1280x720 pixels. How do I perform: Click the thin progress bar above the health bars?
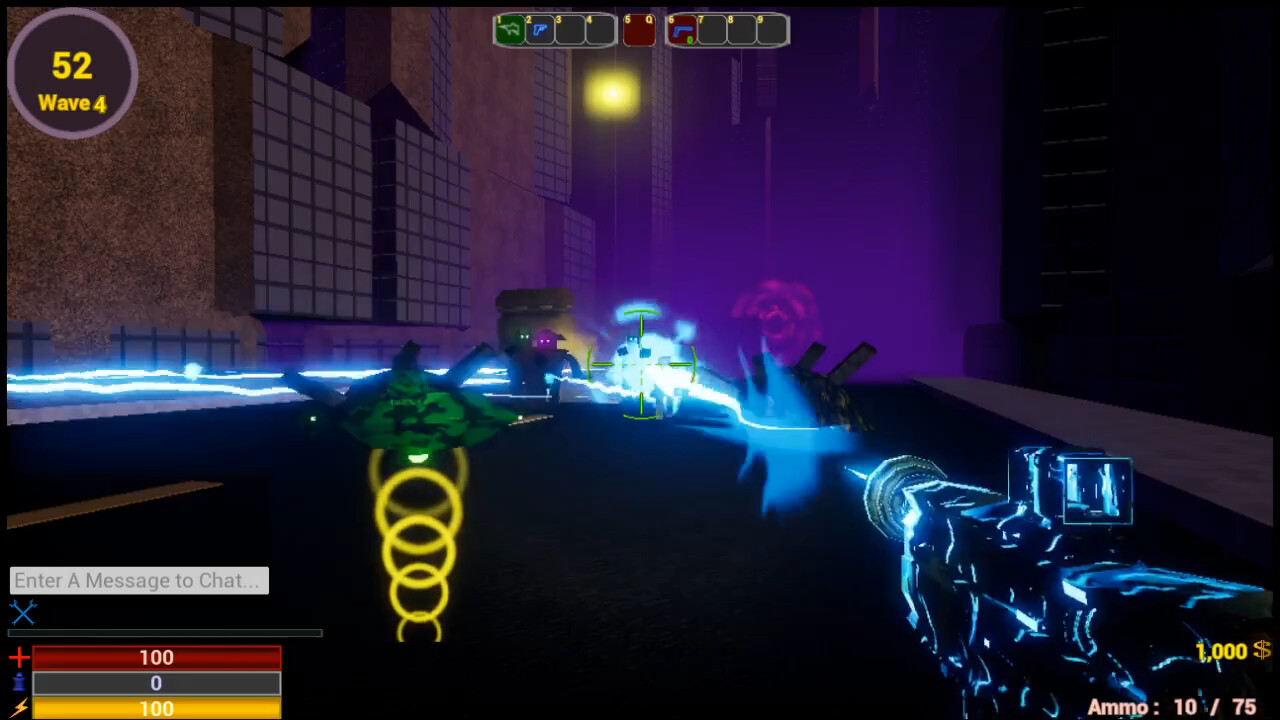click(165, 633)
